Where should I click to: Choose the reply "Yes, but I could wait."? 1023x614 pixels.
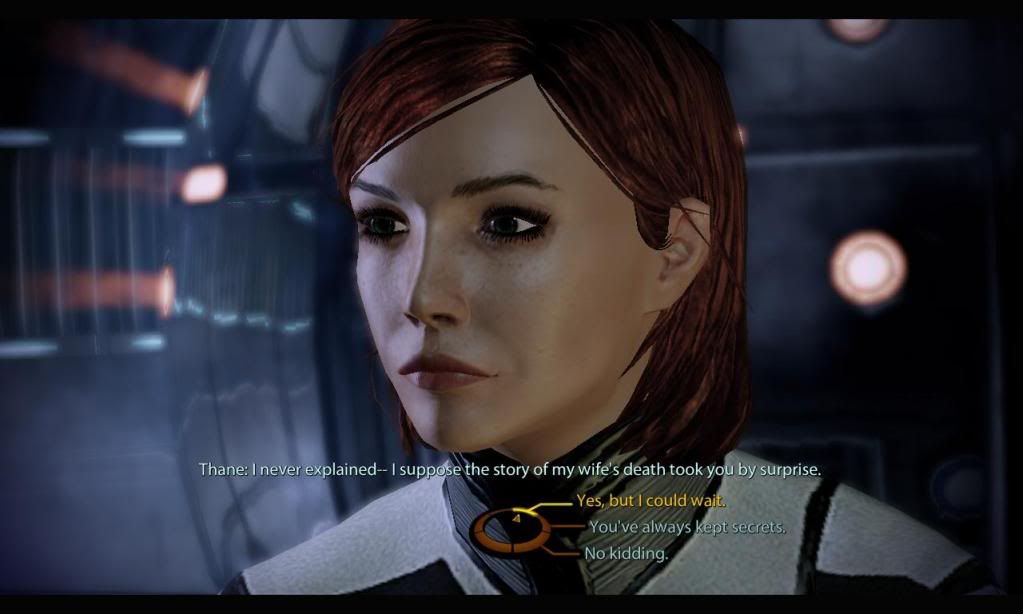pos(650,501)
